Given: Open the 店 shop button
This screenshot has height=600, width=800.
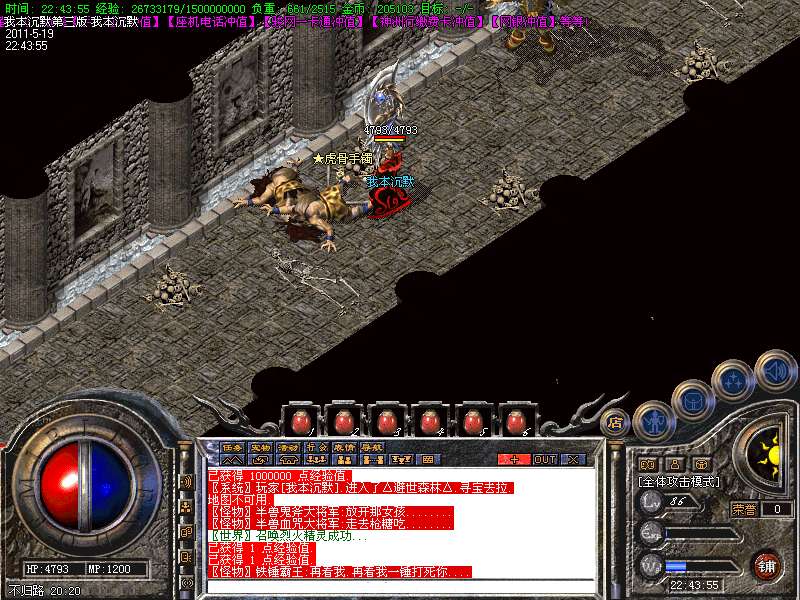Looking at the screenshot, I should click(616, 422).
